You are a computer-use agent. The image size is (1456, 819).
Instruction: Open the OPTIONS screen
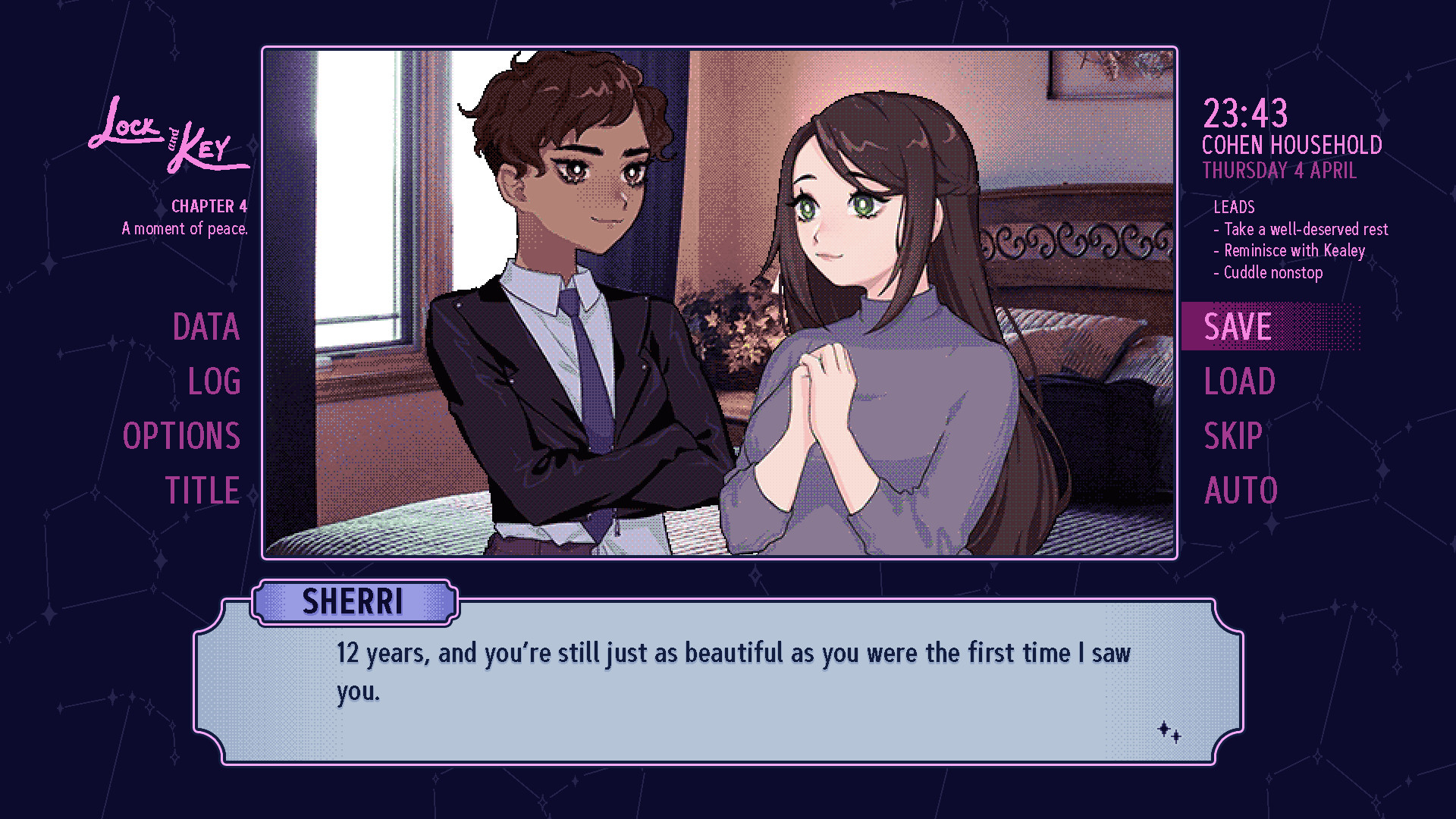point(182,437)
